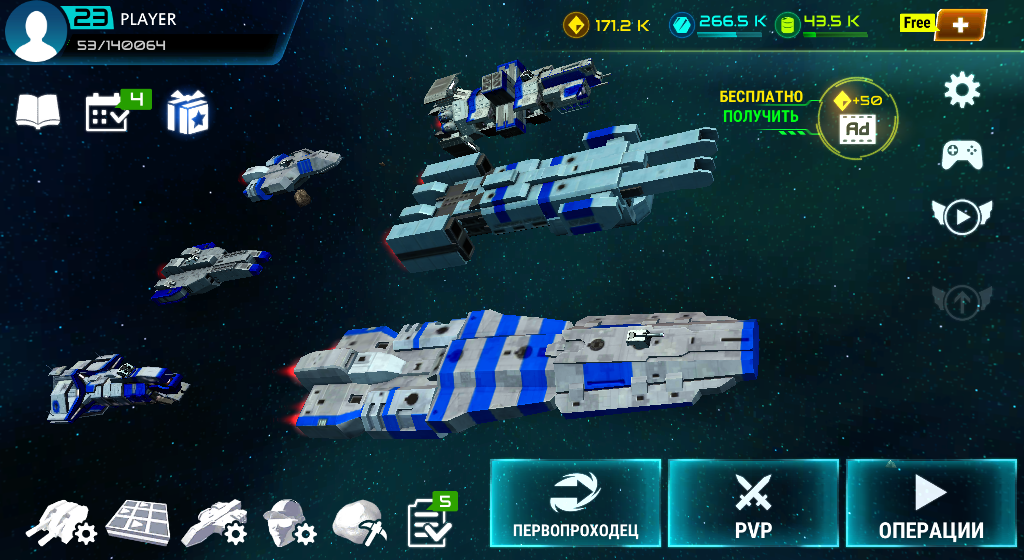Open the ship configuration icon
This screenshot has width=1024, height=560.
click(x=214, y=522)
